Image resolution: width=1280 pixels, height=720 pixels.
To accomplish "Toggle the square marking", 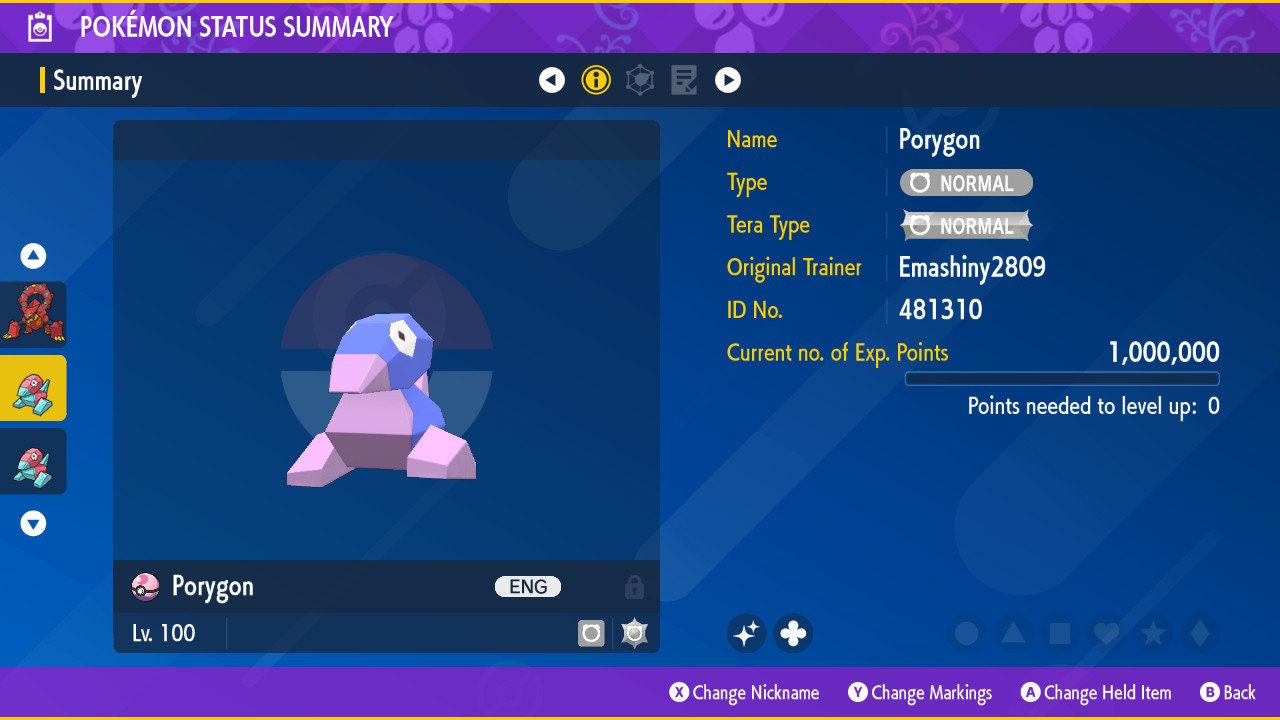I will (1059, 633).
